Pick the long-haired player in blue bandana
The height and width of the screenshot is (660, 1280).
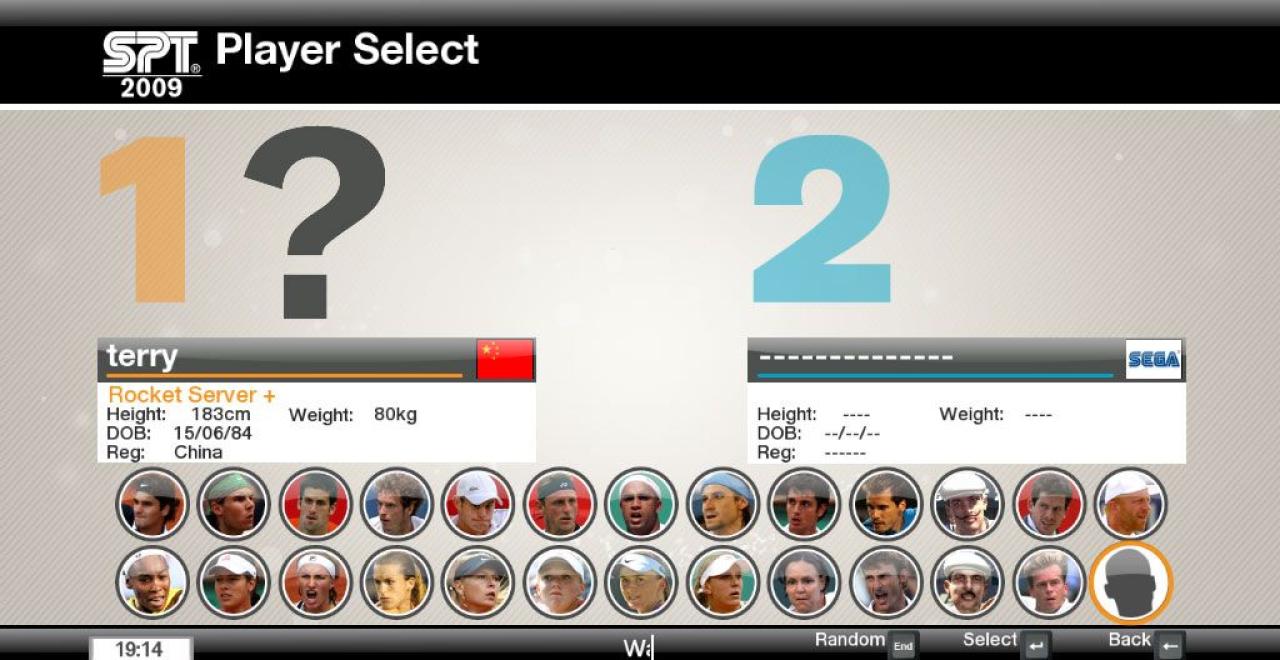(x=722, y=504)
